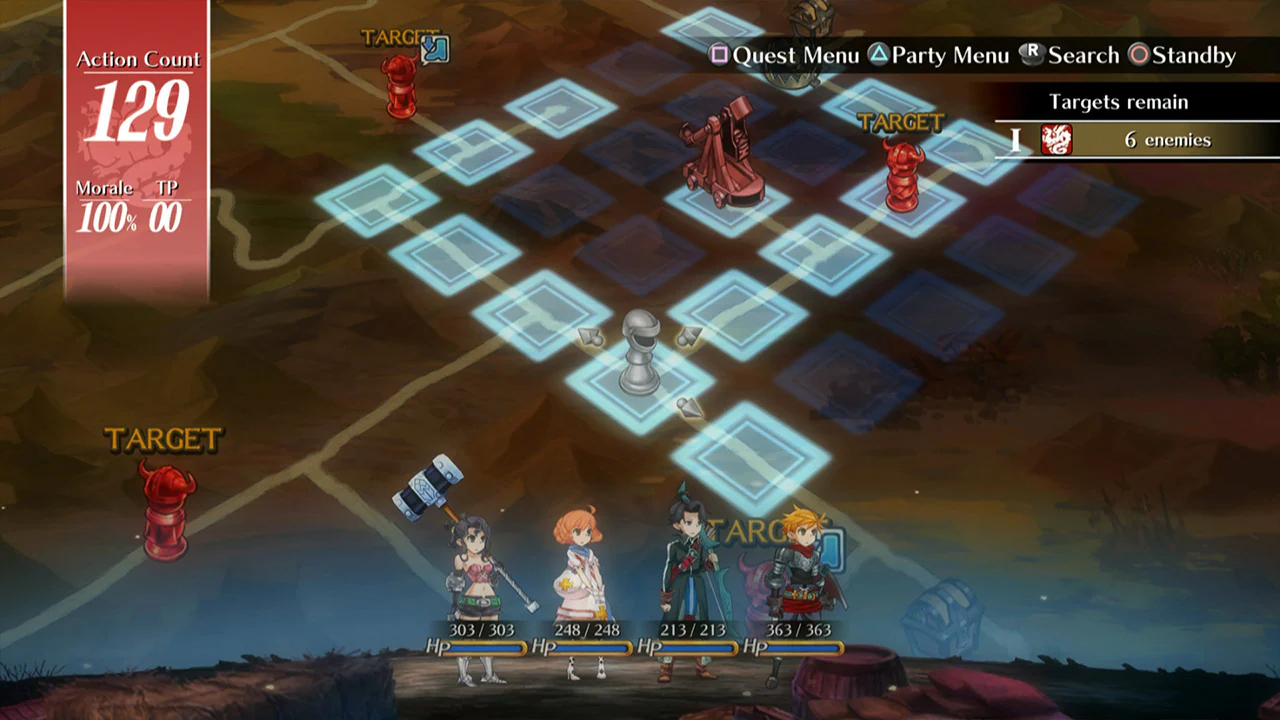Expand the Targets remain panel
The width and height of the screenshot is (1280, 720).
tap(1118, 101)
